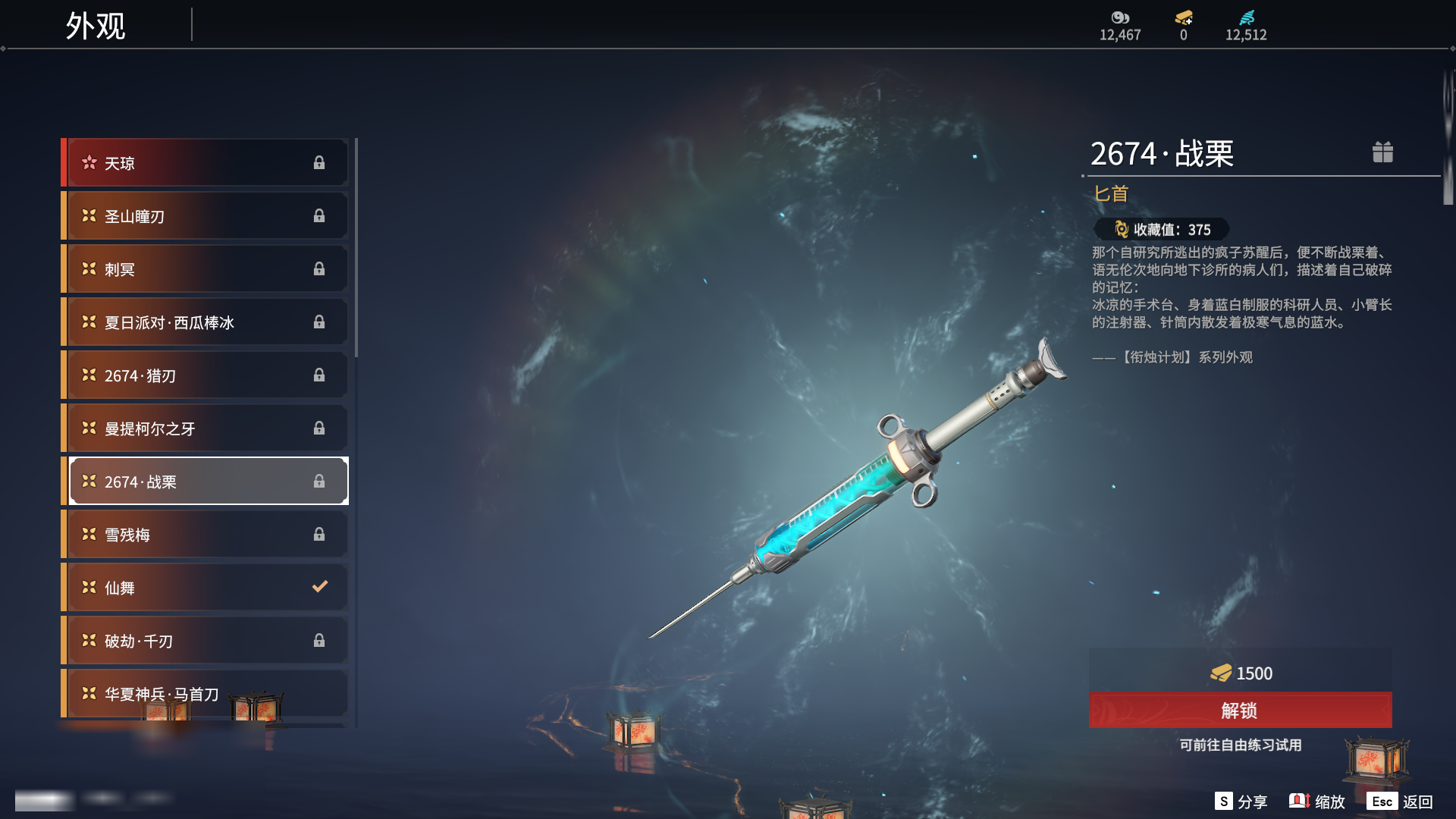Select the equipped 仙舞 skin

click(206, 588)
